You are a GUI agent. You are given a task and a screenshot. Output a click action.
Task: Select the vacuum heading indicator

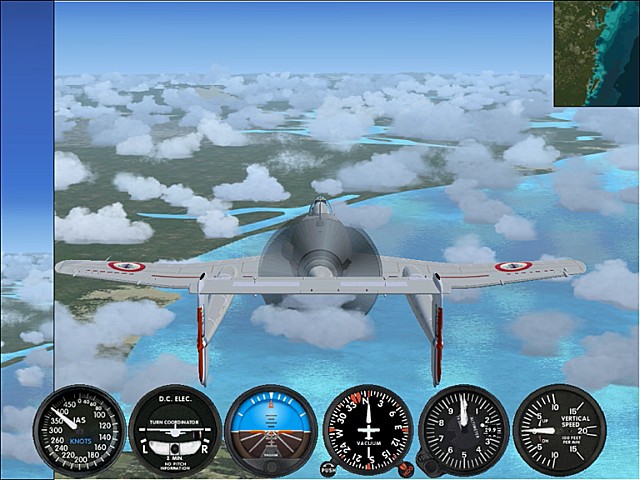tap(367, 430)
